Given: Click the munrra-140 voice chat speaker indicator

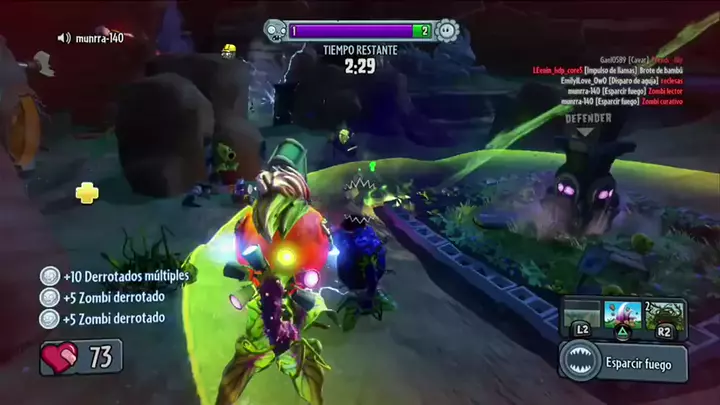Looking at the screenshot, I should (65, 38).
